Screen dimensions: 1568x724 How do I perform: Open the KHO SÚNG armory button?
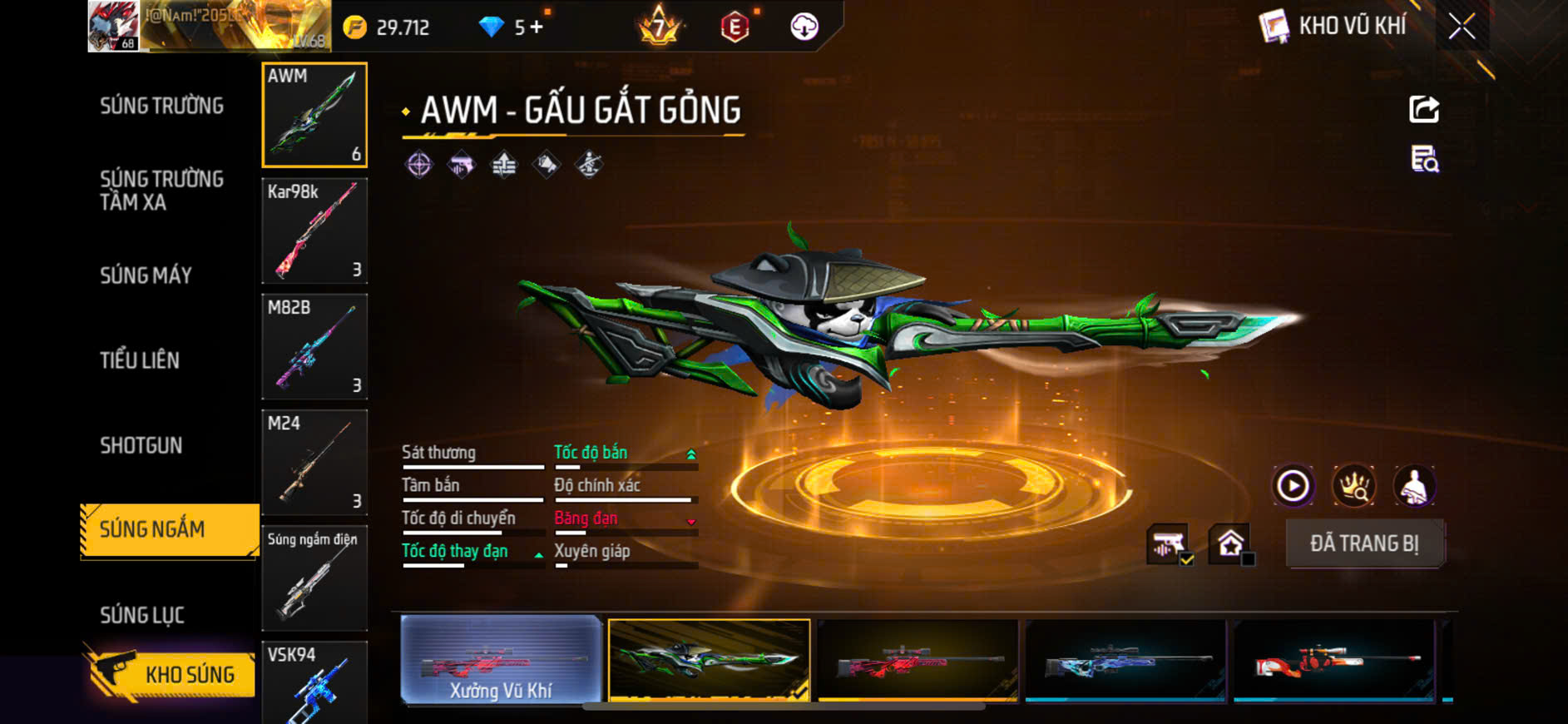tap(171, 674)
